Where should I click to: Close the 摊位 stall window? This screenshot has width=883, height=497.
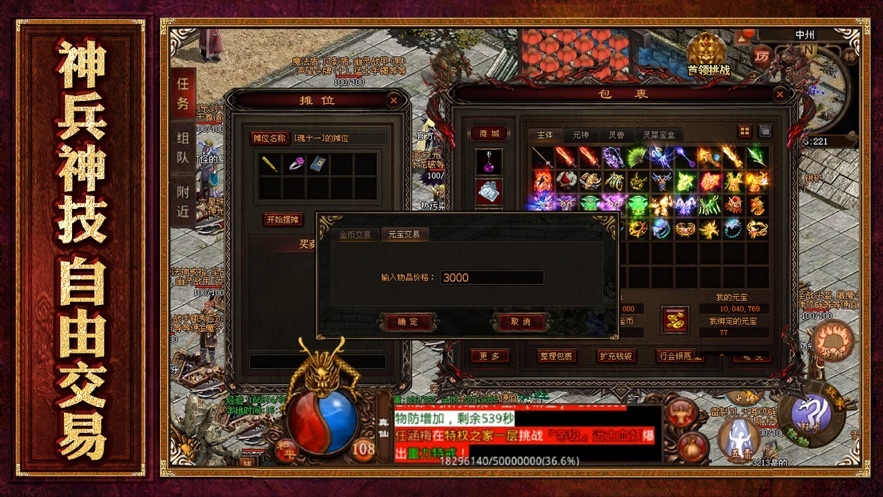pos(394,100)
